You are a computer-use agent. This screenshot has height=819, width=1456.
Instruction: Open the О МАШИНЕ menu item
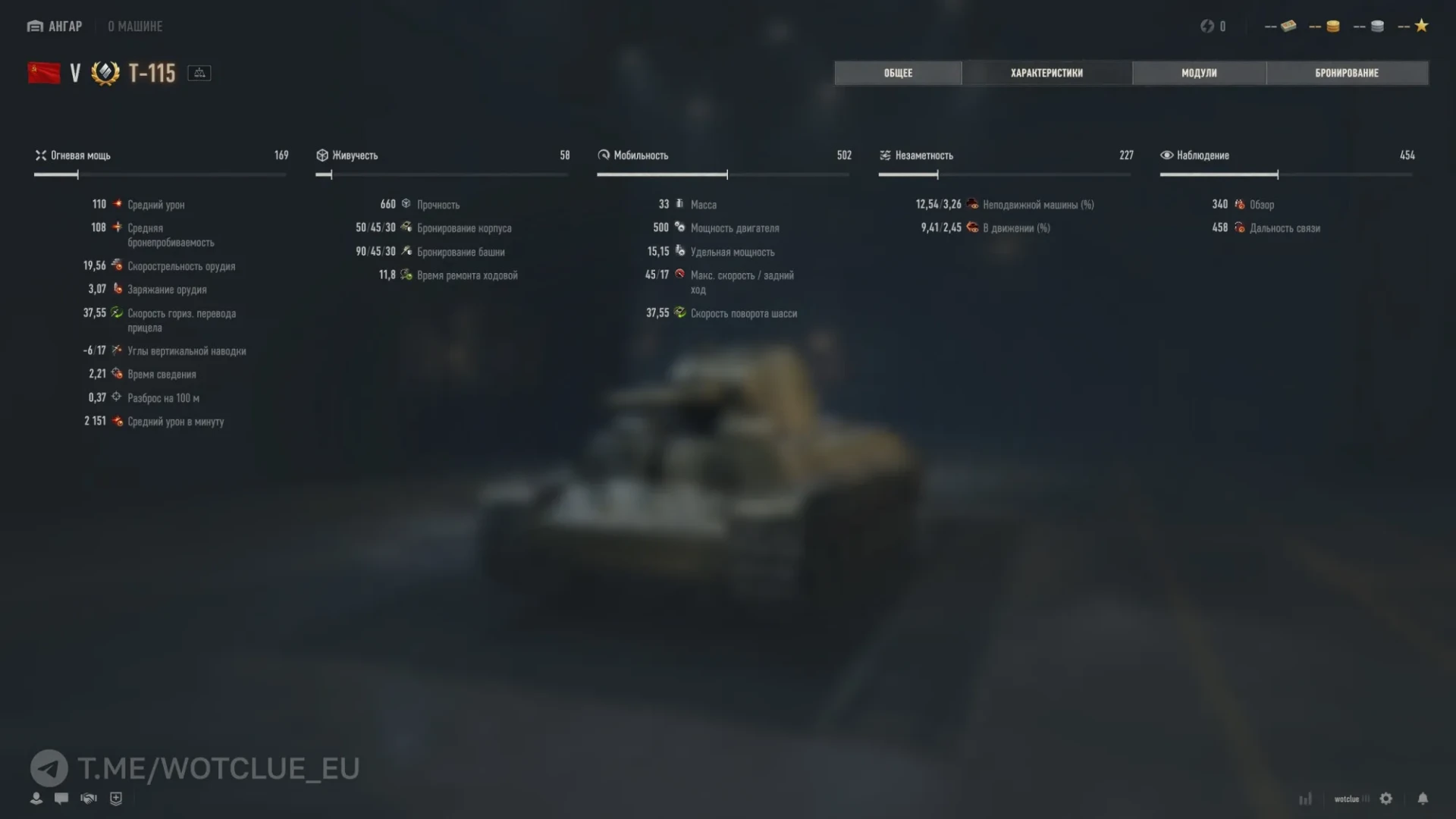tap(133, 26)
